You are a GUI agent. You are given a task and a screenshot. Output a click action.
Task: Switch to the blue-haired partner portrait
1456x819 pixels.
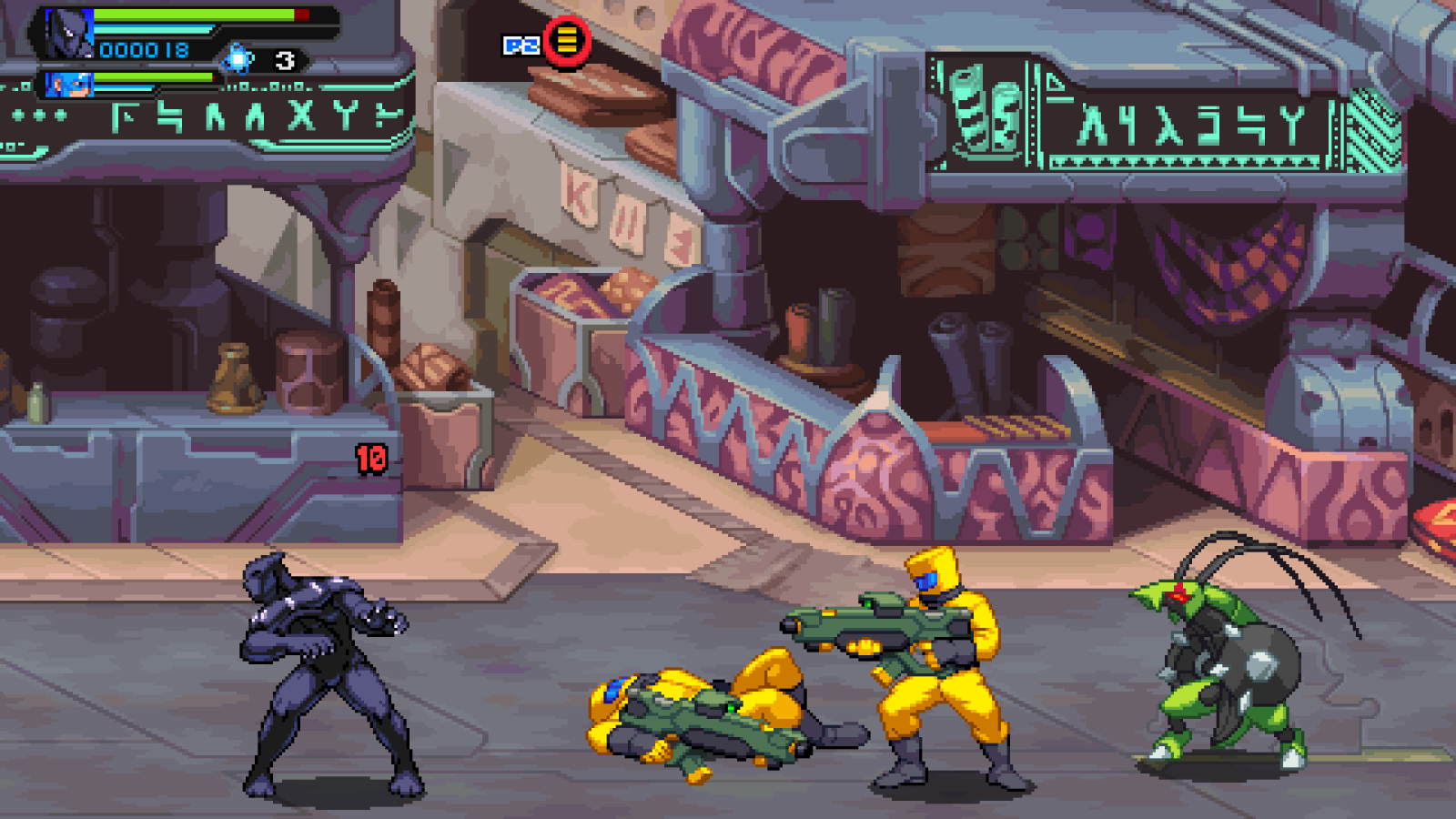pos(69,85)
